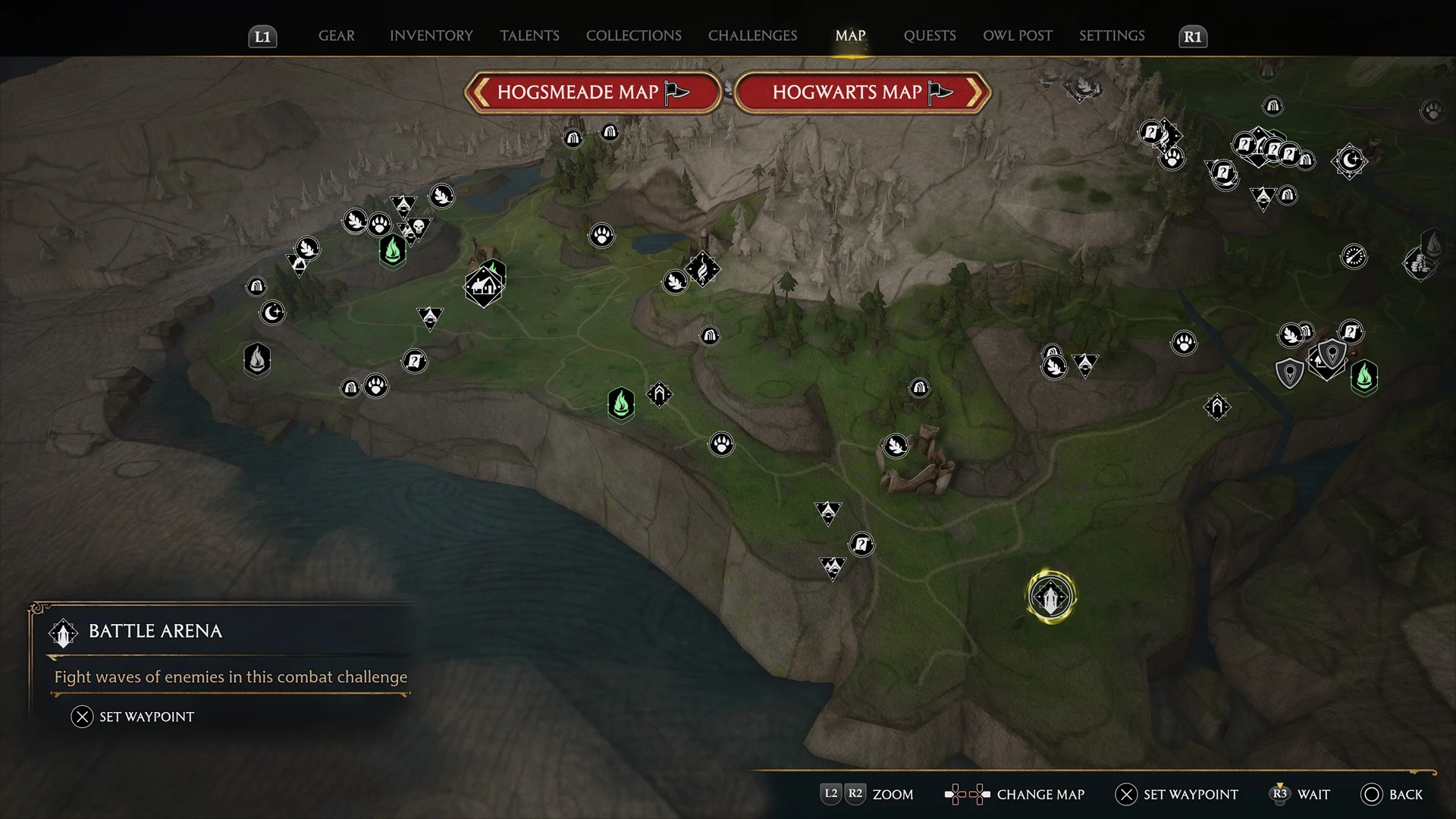Check the Owl Post tab
Screen dimensions: 1456x819
click(1018, 36)
